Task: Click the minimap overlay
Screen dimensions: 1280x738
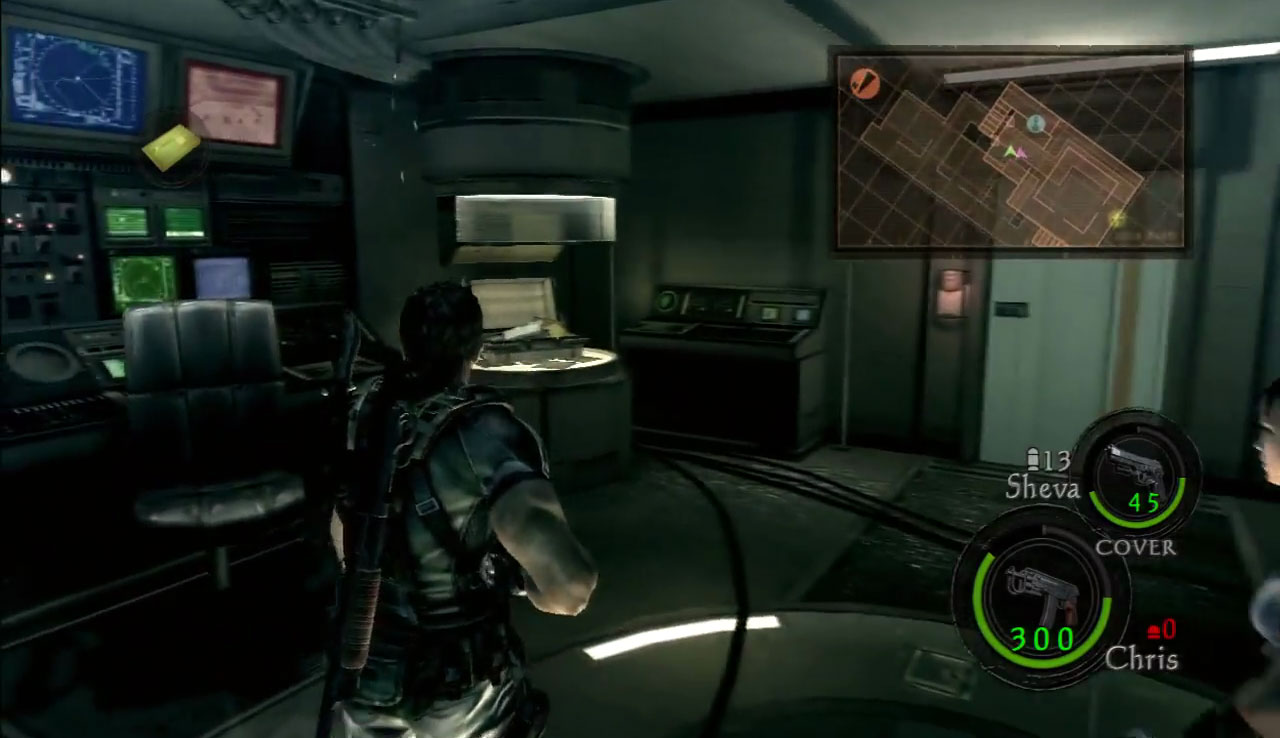Action: (x=1010, y=150)
